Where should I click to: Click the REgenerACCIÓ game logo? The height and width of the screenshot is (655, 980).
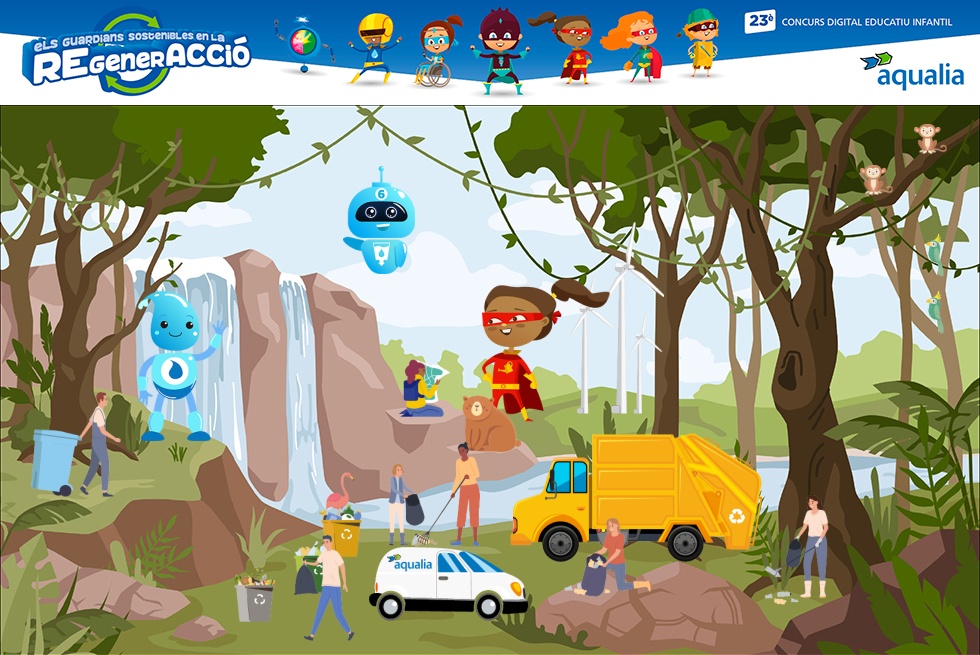pyautogui.click(x=137, y=56)
